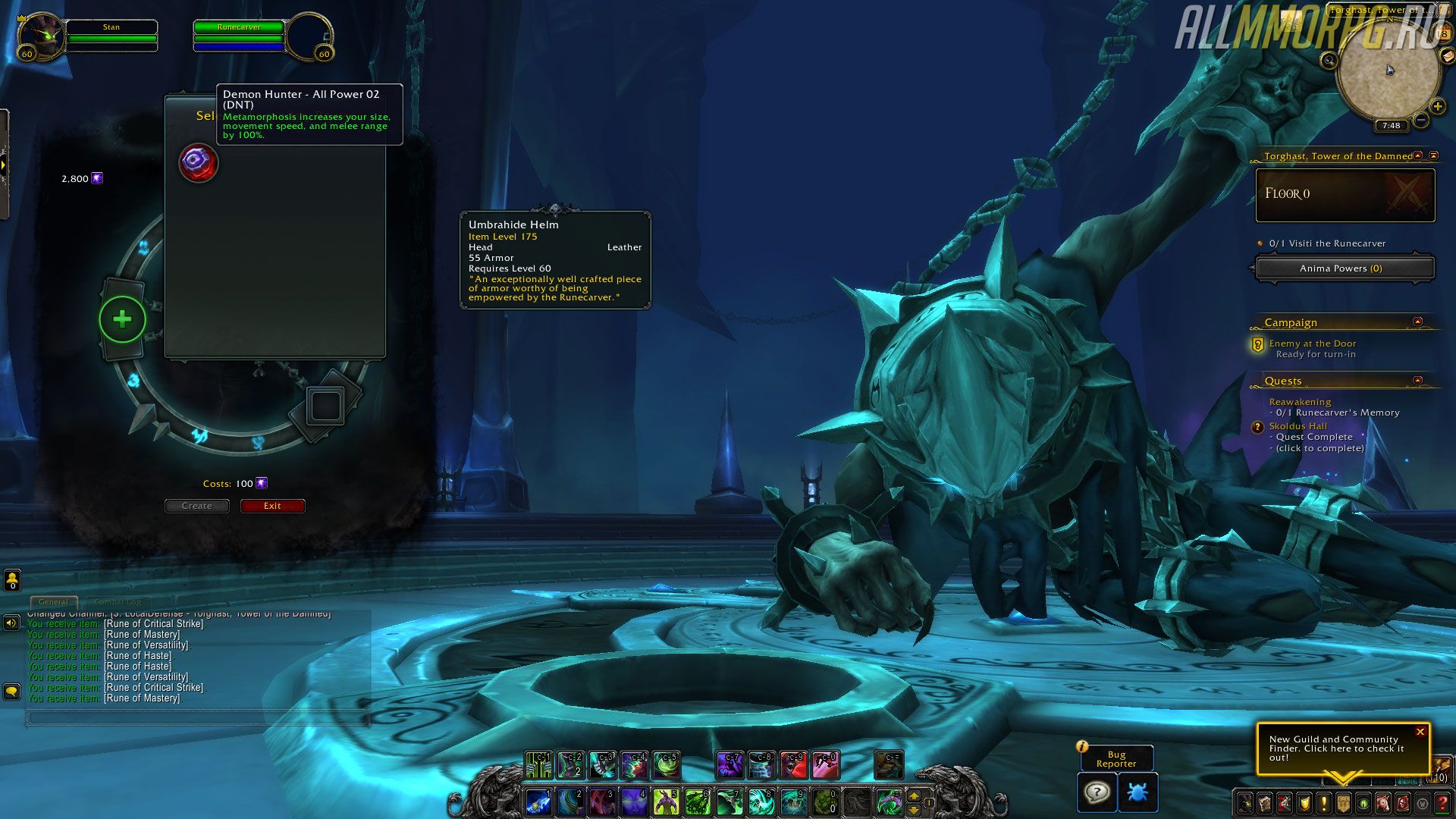Click the Create button
Screen dimensions: 1456x819
[197, 506]
